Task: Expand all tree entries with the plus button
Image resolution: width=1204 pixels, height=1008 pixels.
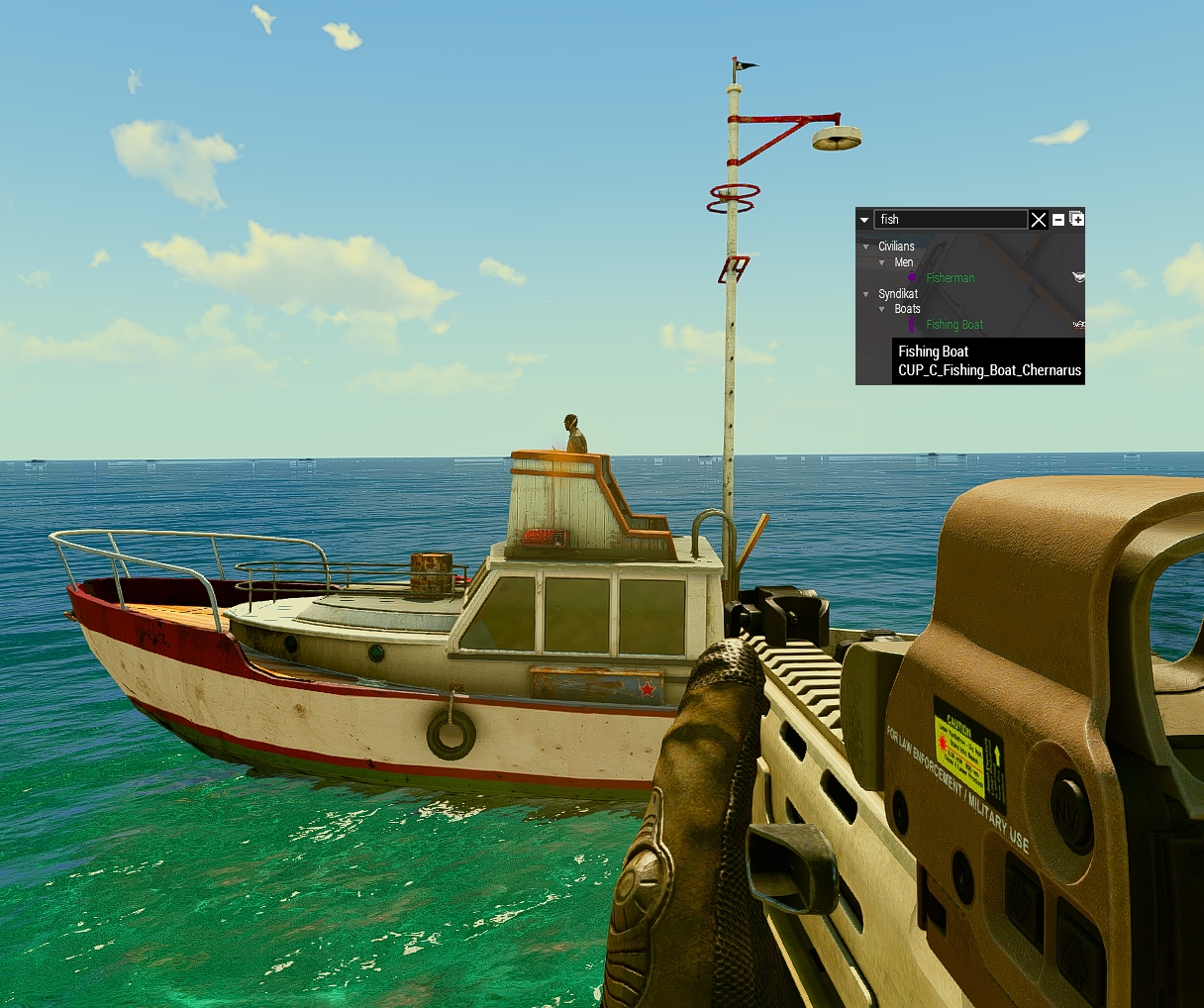Action: (x=1077, y=219)
